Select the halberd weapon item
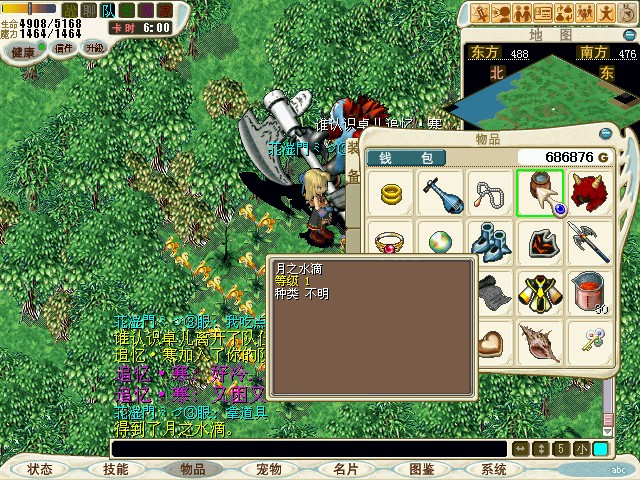The height and width of the screenshot is (480, 640). point(590,242)
